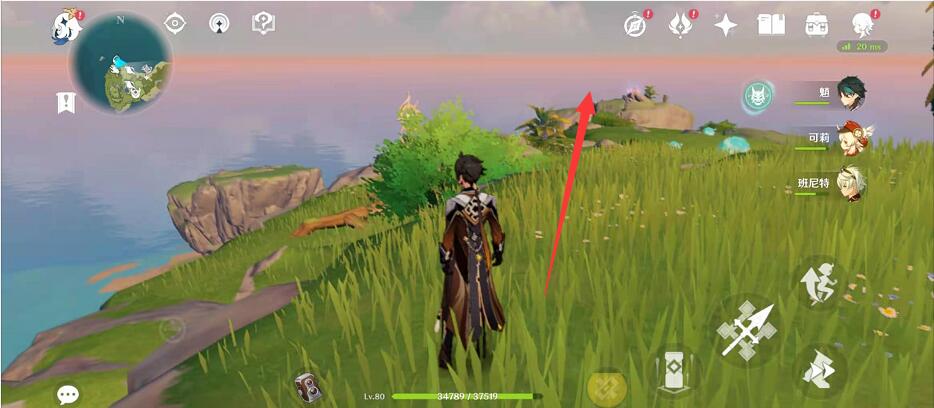Open the winged battle pass icon
The height and width of the screenshot is (408, 934).
682,26
